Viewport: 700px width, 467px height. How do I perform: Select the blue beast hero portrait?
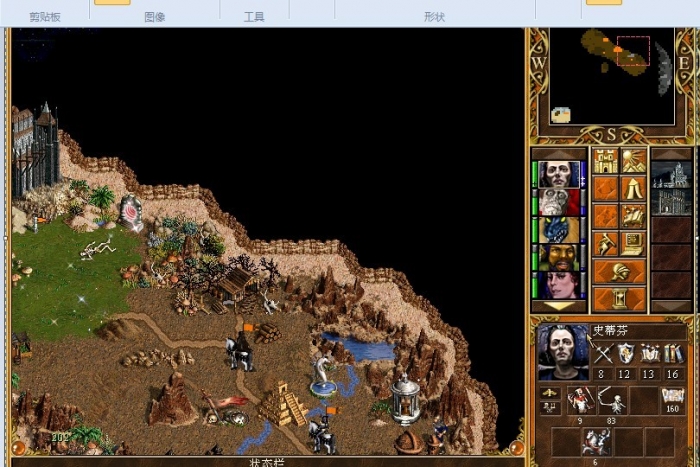558,230
